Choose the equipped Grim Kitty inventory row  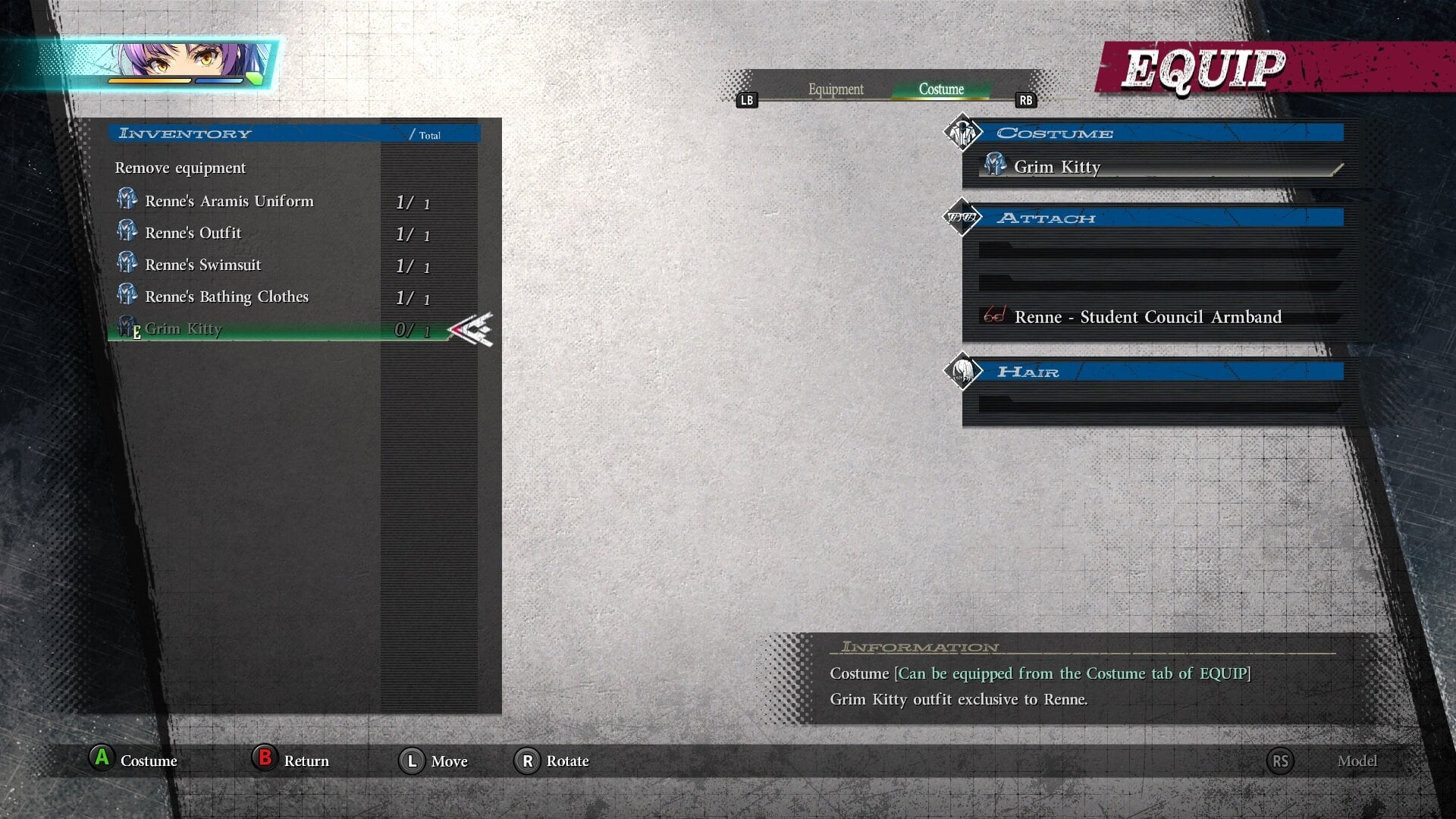coord(184,329)
